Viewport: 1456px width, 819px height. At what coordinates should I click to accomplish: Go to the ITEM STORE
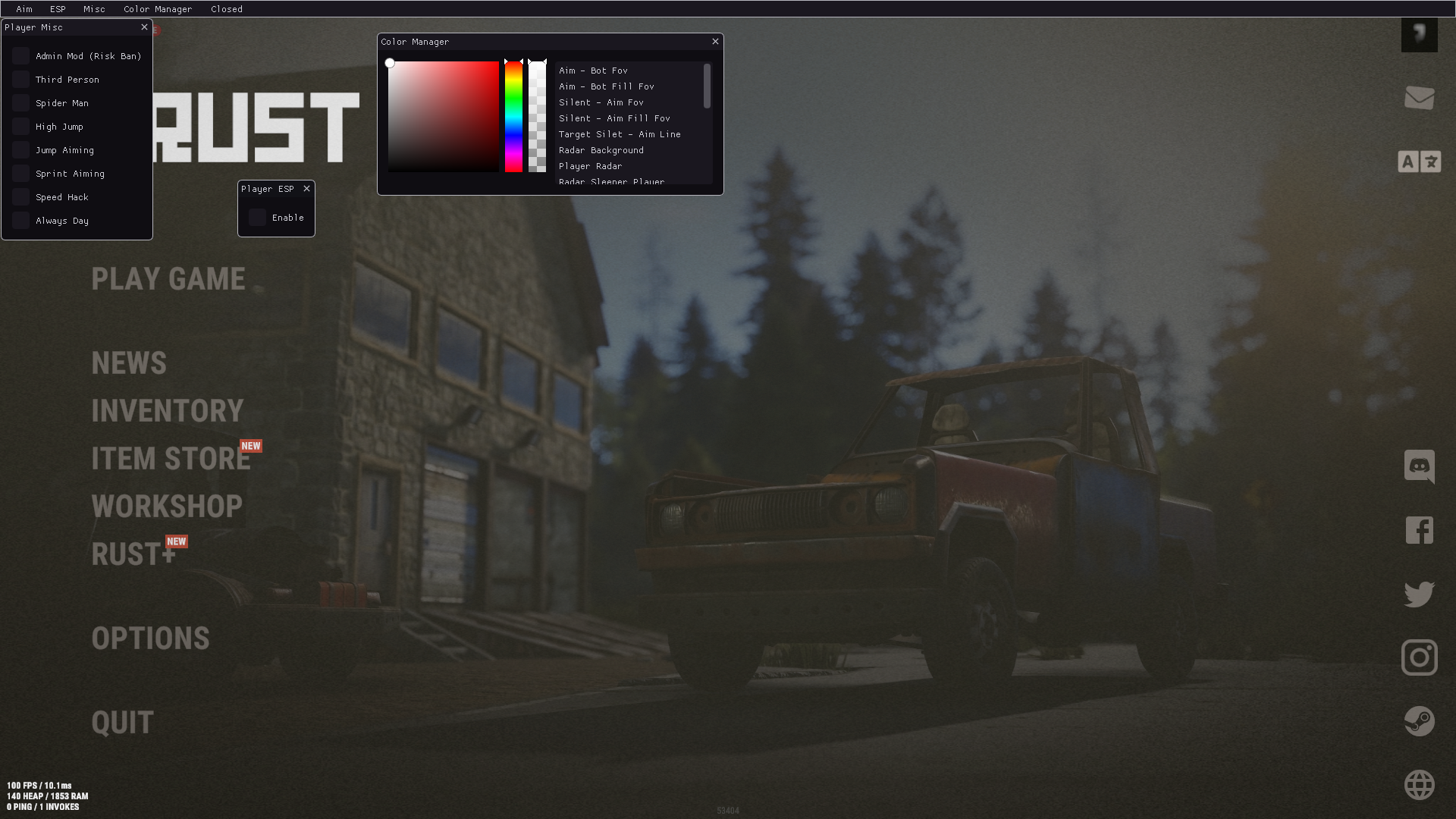pyautogui.click(x=171, y=459)
